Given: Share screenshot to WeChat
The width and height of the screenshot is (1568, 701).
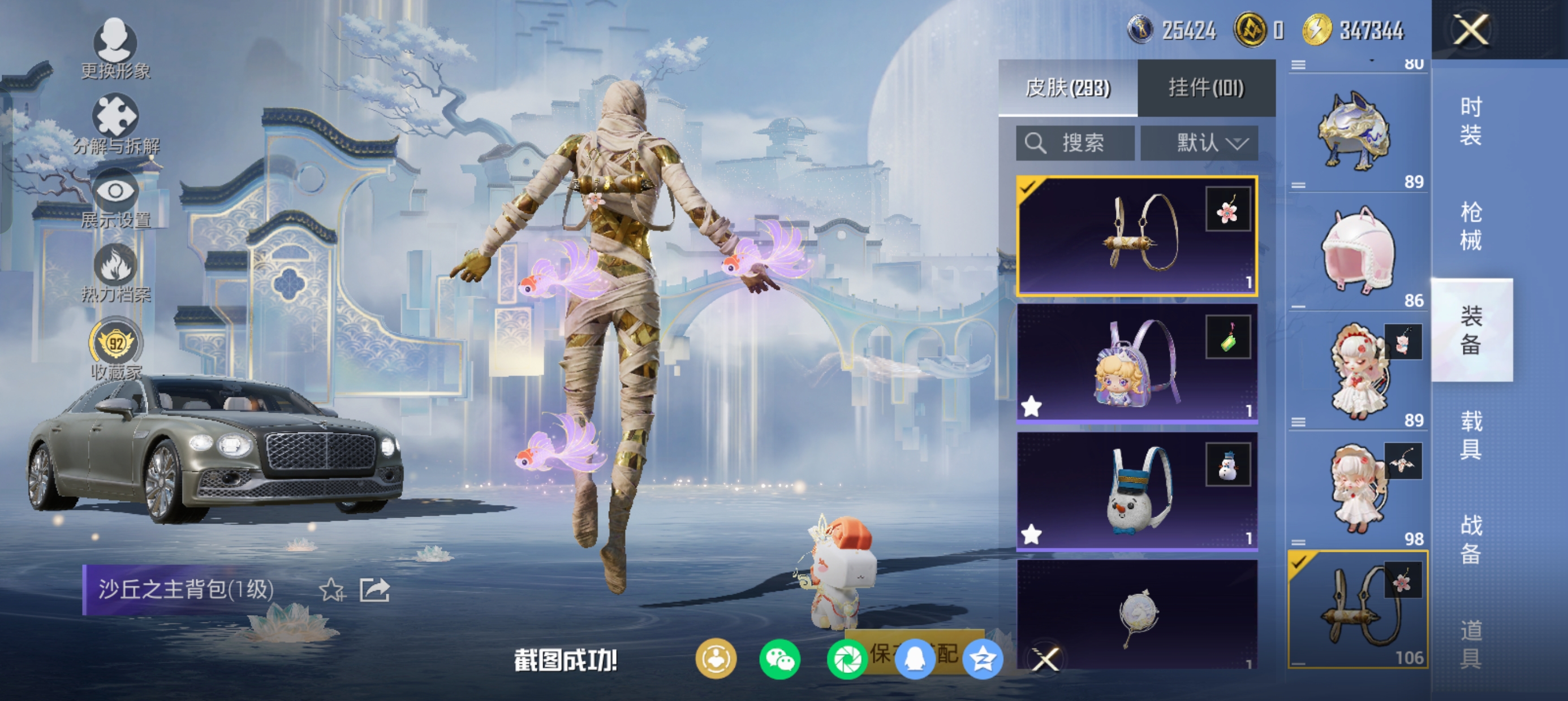Looking at the screenshot, I should tap(779, 660).
